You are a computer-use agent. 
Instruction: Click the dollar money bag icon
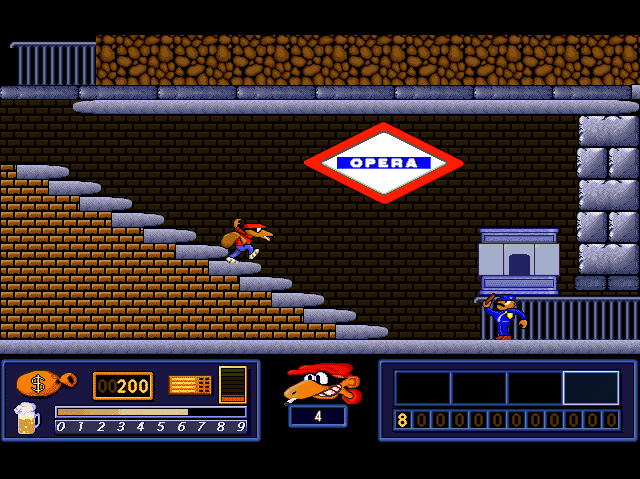pos(42,384)
